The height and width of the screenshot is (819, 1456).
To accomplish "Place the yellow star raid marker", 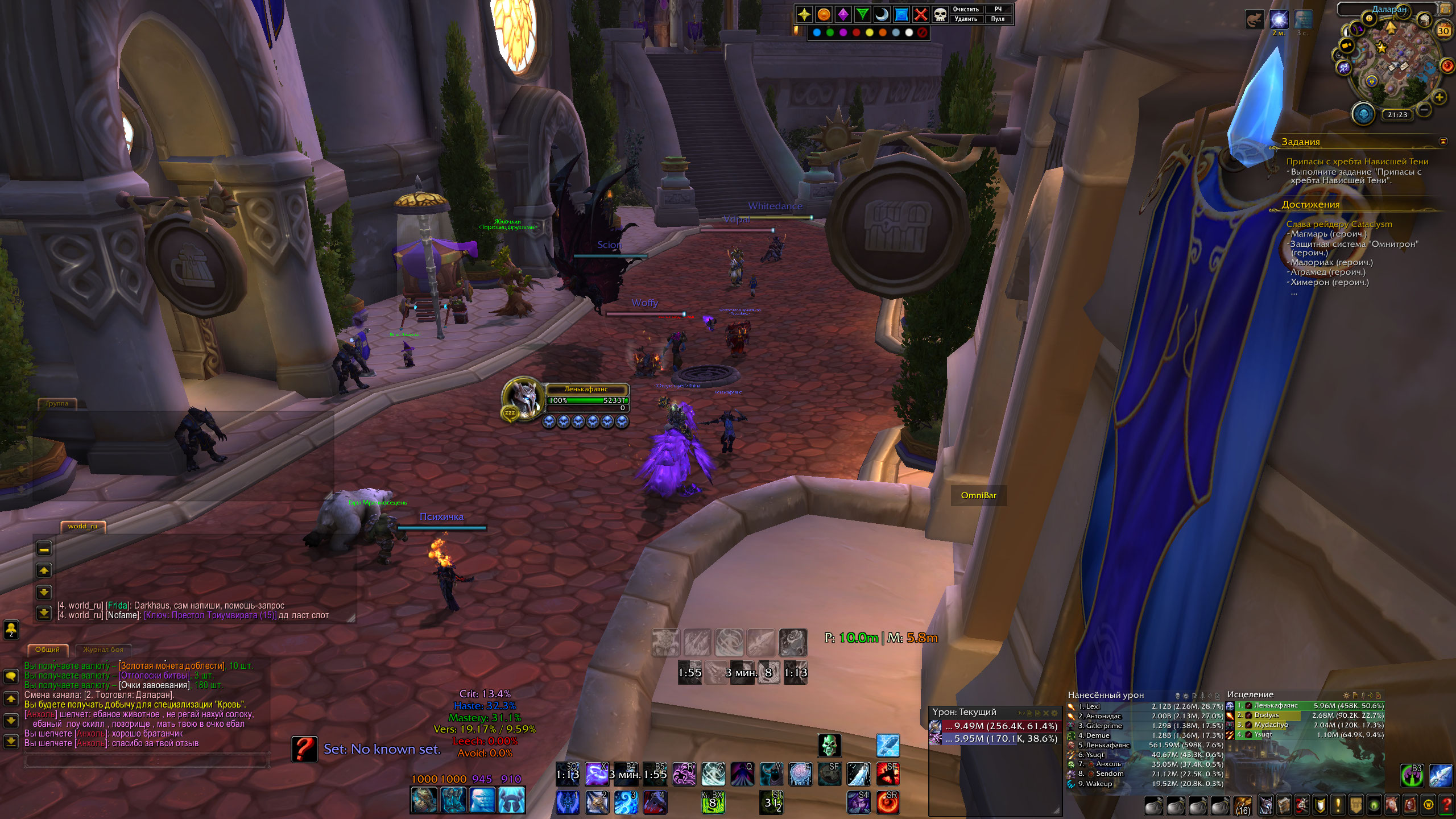I will [x=804, y=14].
